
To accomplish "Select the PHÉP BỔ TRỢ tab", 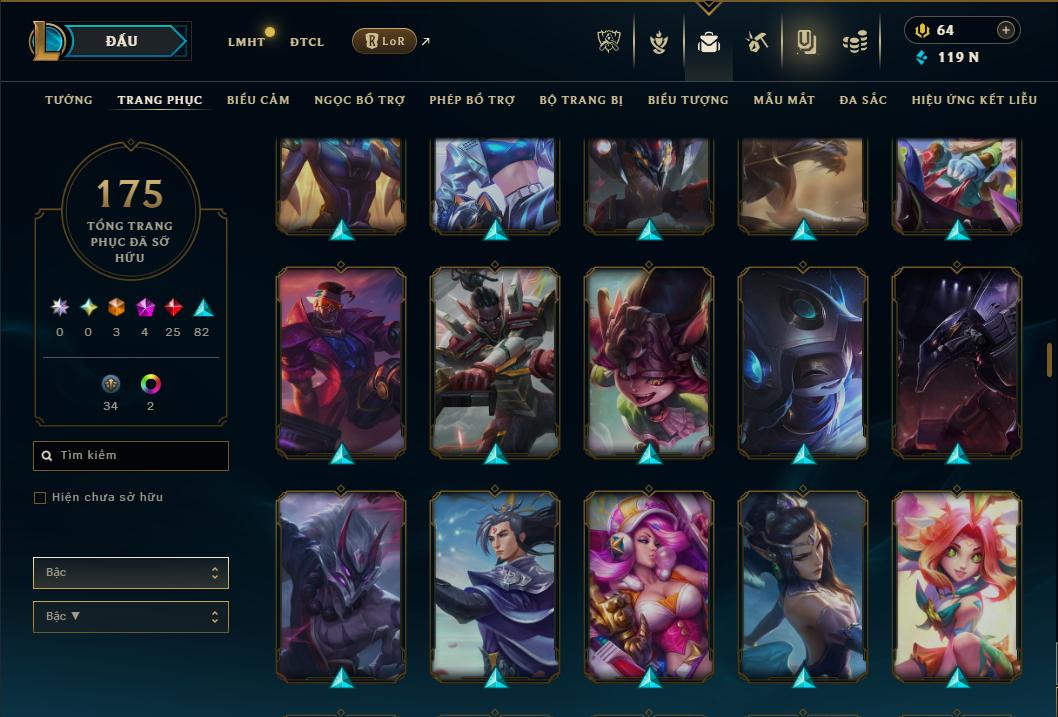I will (472, 100).
